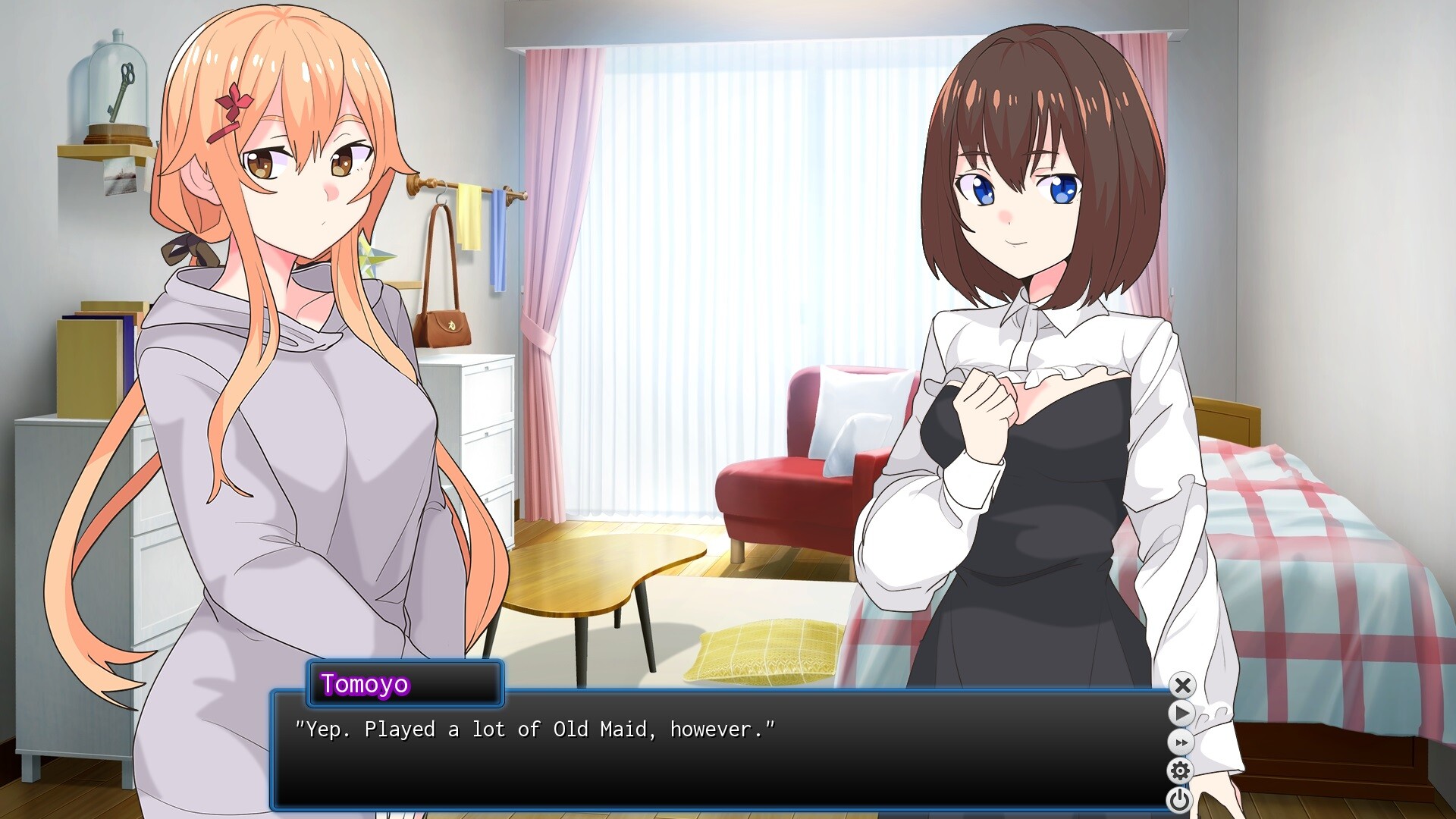Hide the dialogue box with the X button
Image resolution: width=1456 pixels, height=819 pixels.
click(1182, 686)
